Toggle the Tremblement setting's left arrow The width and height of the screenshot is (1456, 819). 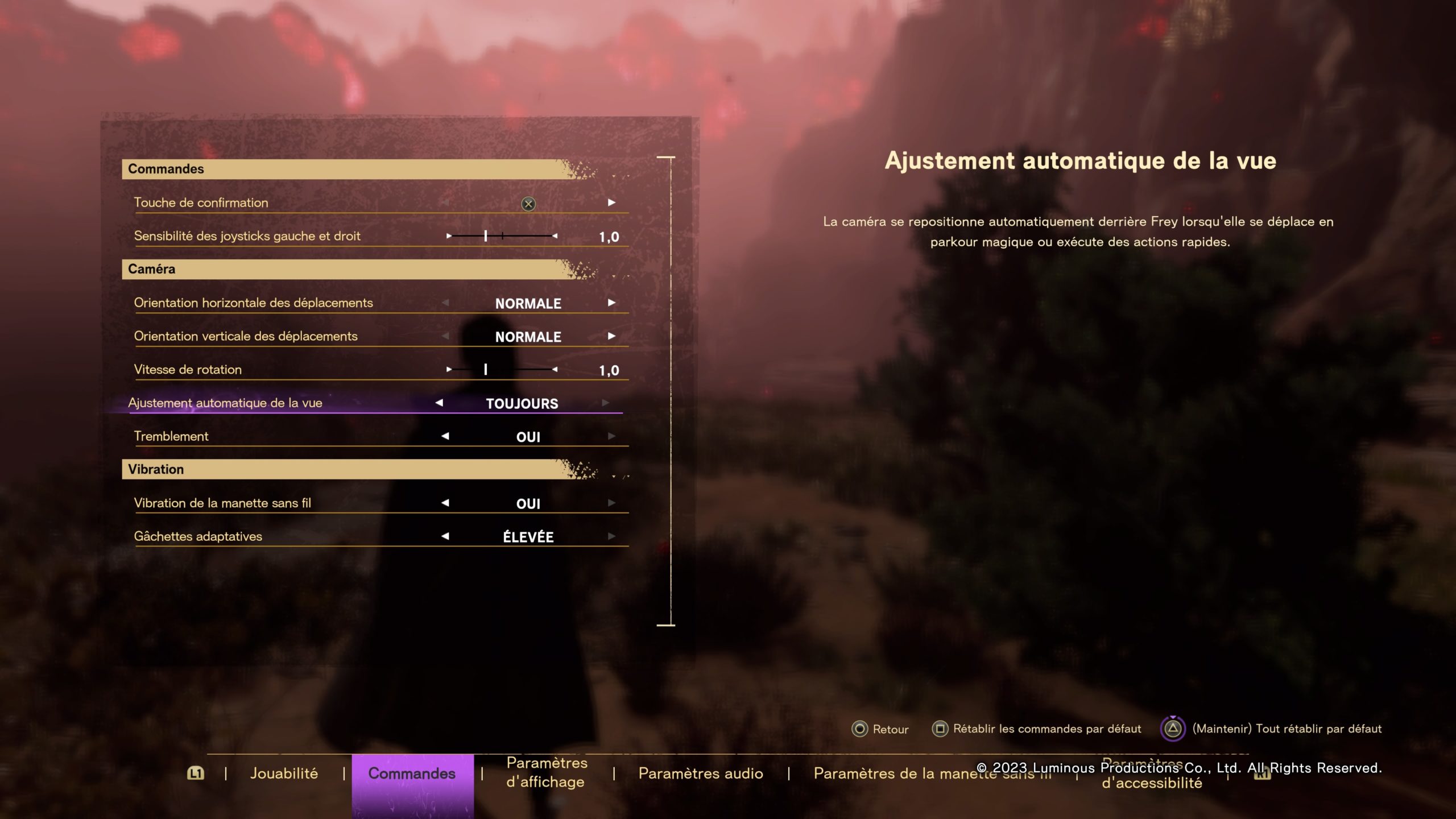pyautogui.click(x=445, y=436)
